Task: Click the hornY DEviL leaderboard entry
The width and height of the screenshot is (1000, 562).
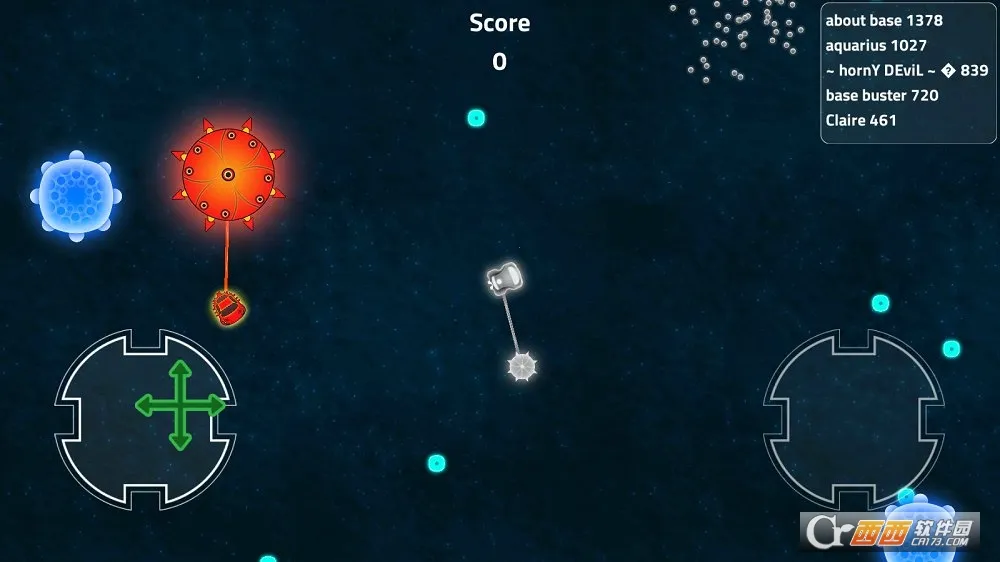Action: [x=906, y=71]
